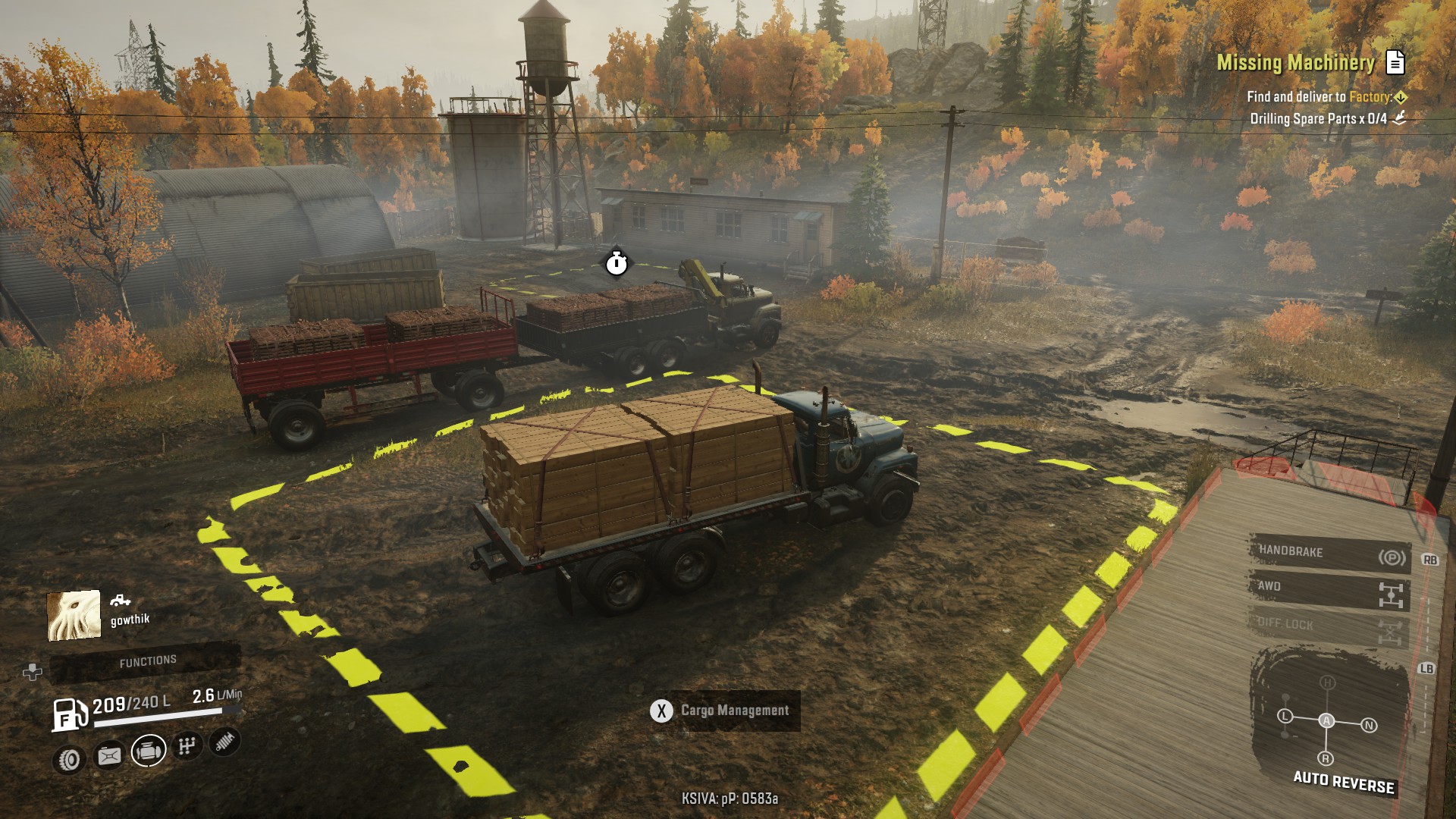Shift into the R reverse gear
The image size is (1456, 819).
[1326, 758]
